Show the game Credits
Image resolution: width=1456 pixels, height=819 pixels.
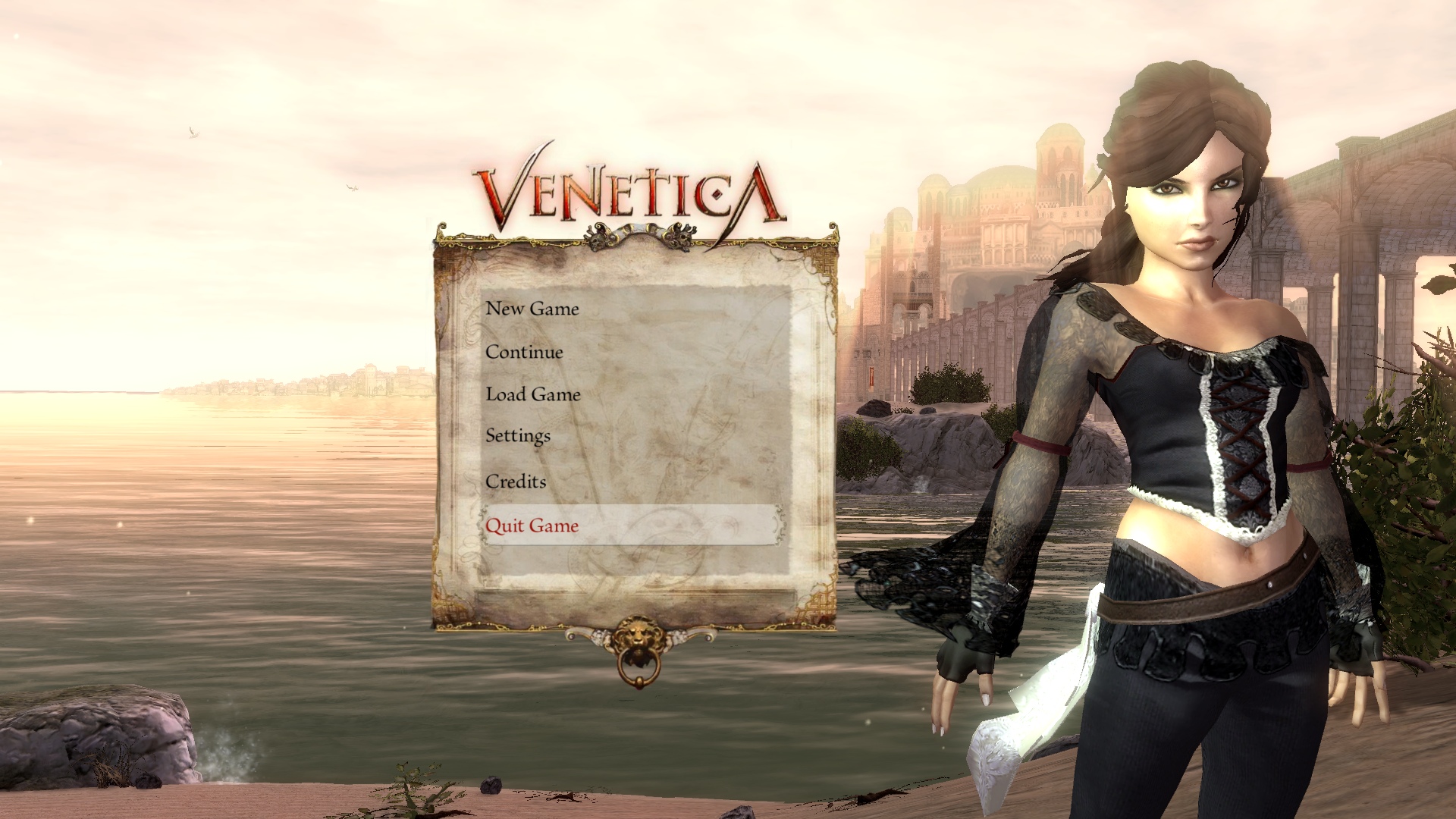(x=516, y=482)
